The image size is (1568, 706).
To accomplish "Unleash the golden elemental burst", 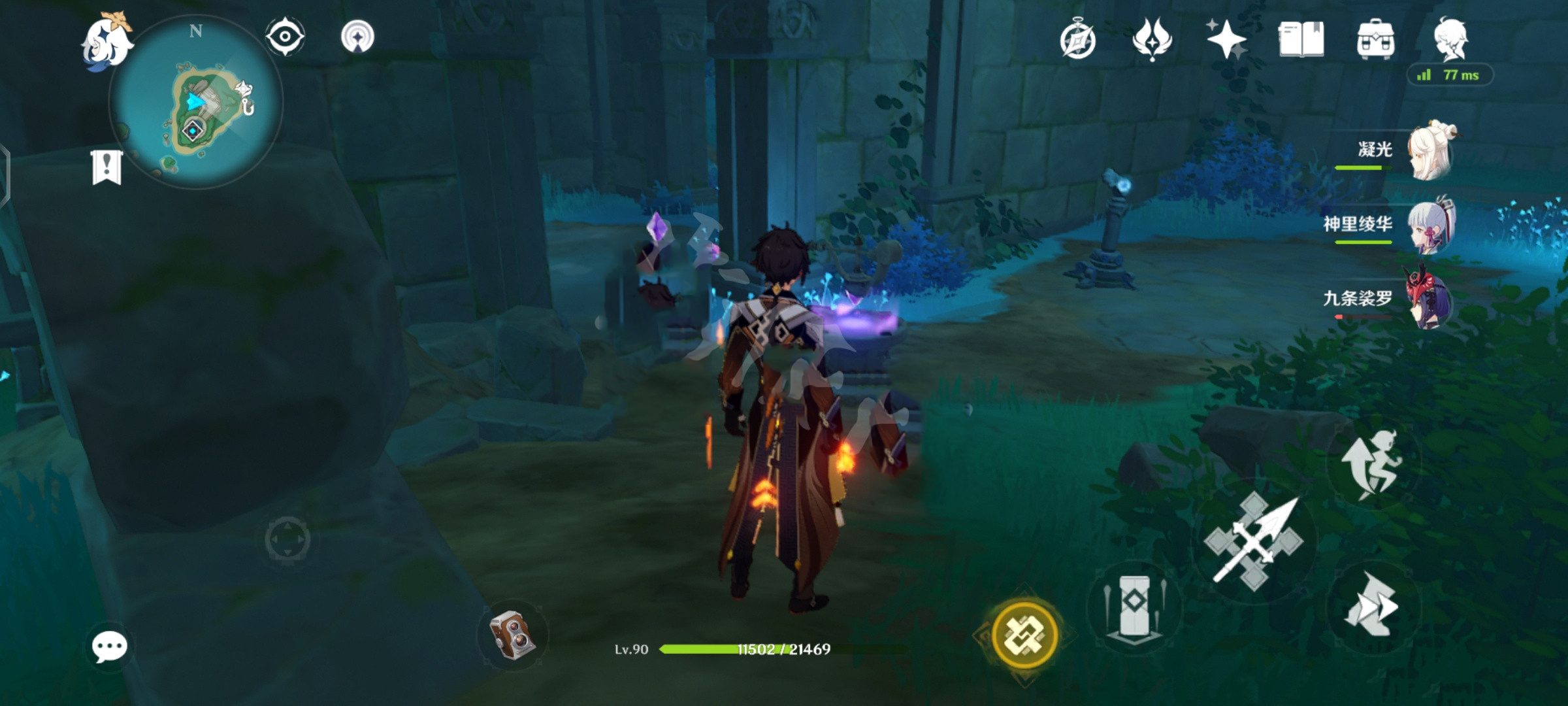I will coord(1024,634).
